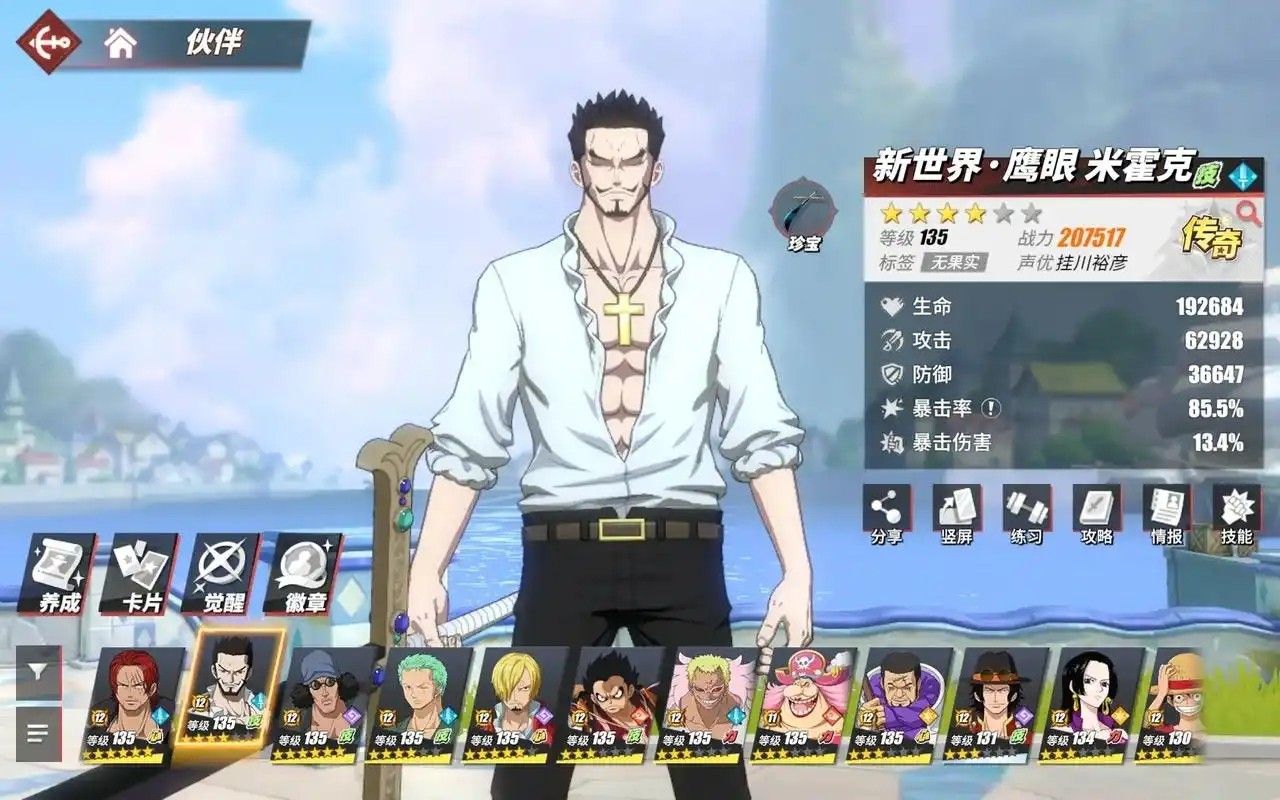Image resolution: width=1280 pixels, height=800 pixels.
Task: Share the character with 分享
Action: click(x=886, y=514)
